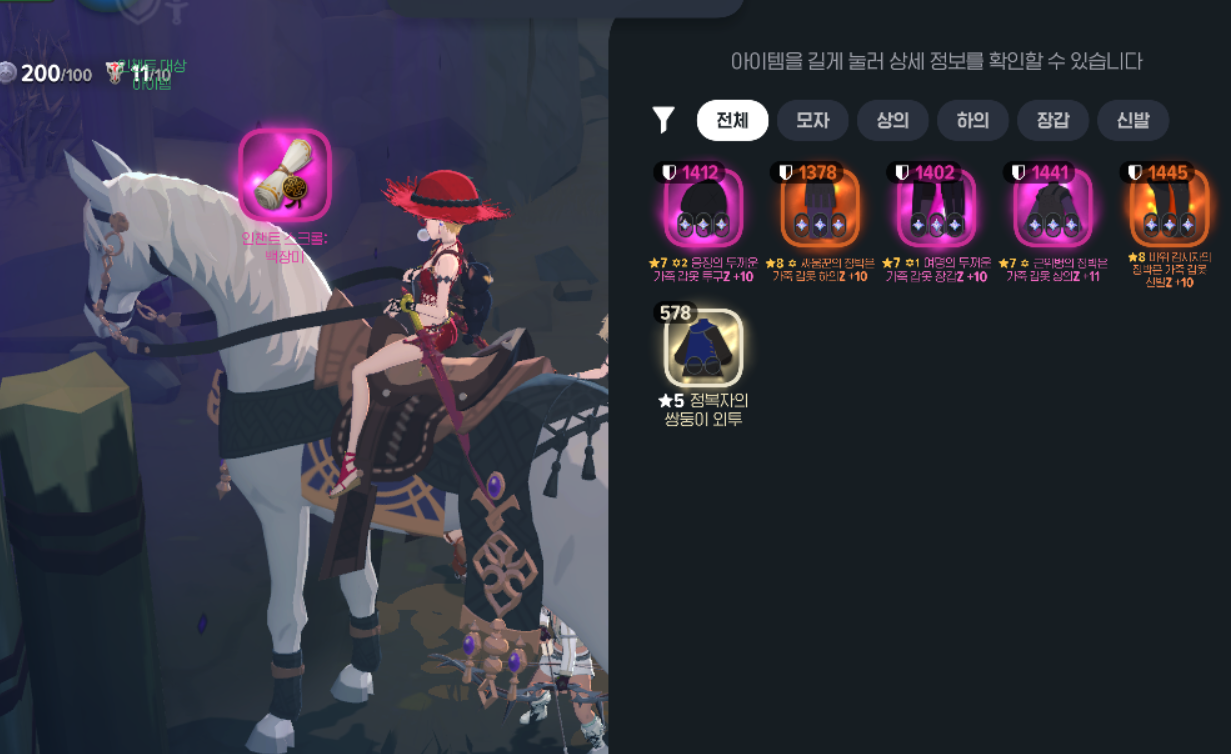
Task: Filter by 장갑 (Gloves) tab
Action: (x=1052, y=121)
